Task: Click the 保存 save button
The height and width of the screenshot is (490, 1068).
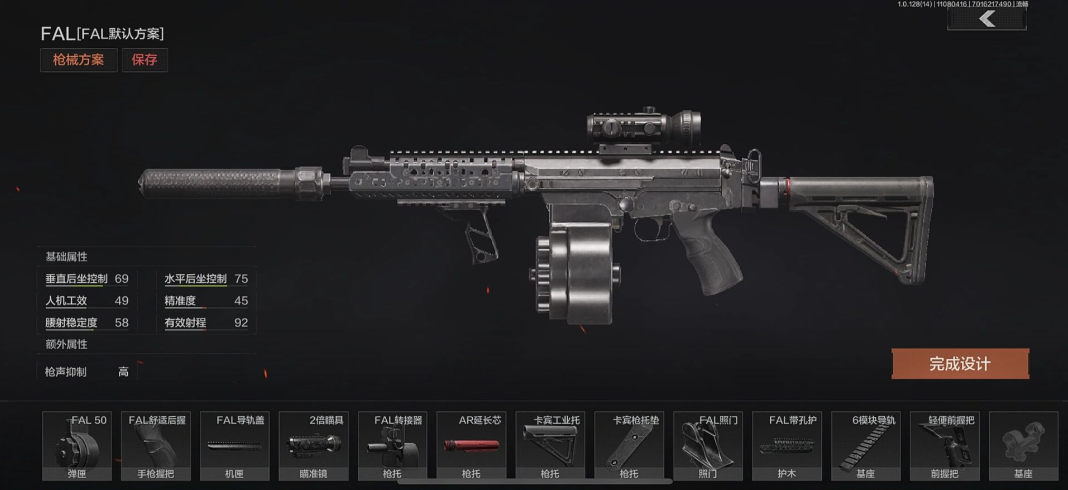Action: (145, 60)
